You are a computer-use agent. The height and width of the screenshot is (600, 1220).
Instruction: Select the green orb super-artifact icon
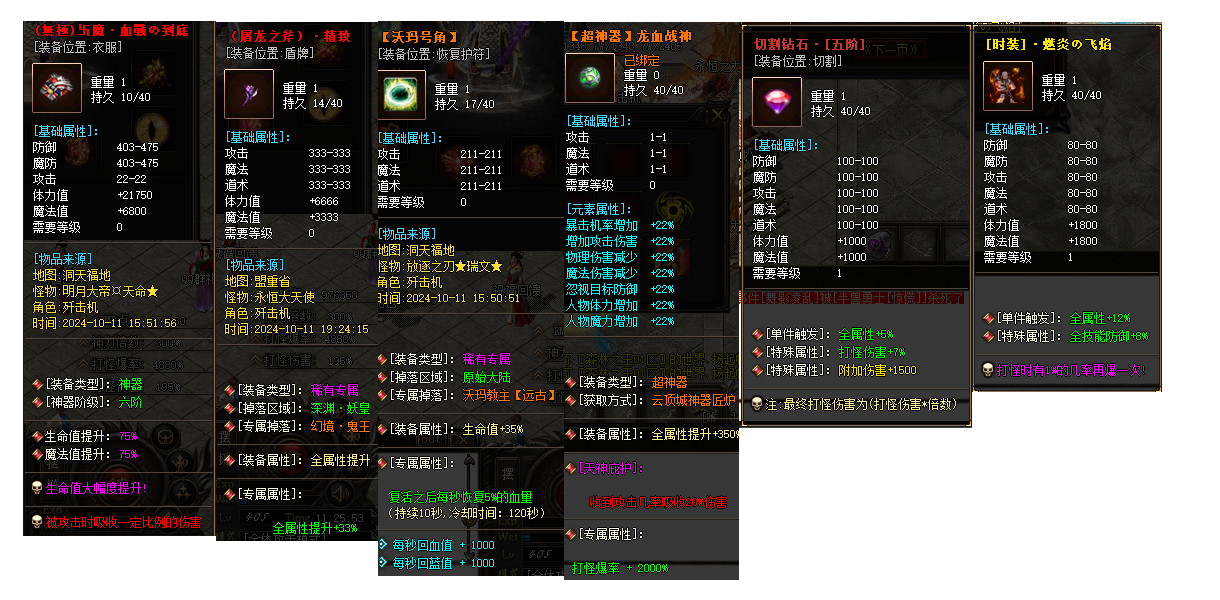(x=589, y=78)
